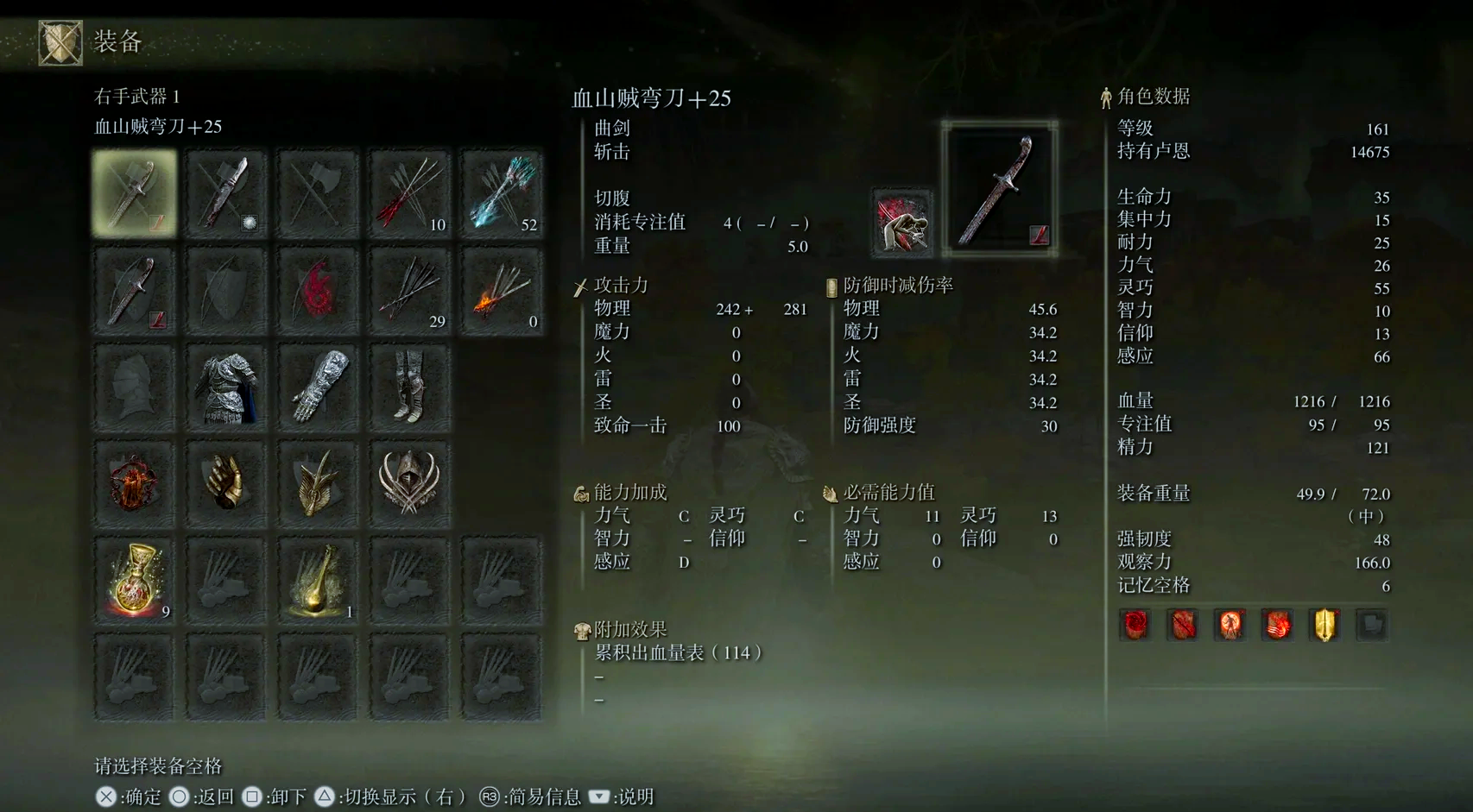Select the equipped curved sword weapon slot
The height and width of the screenshot is (812, 1473).
click(x=135, y=192)
